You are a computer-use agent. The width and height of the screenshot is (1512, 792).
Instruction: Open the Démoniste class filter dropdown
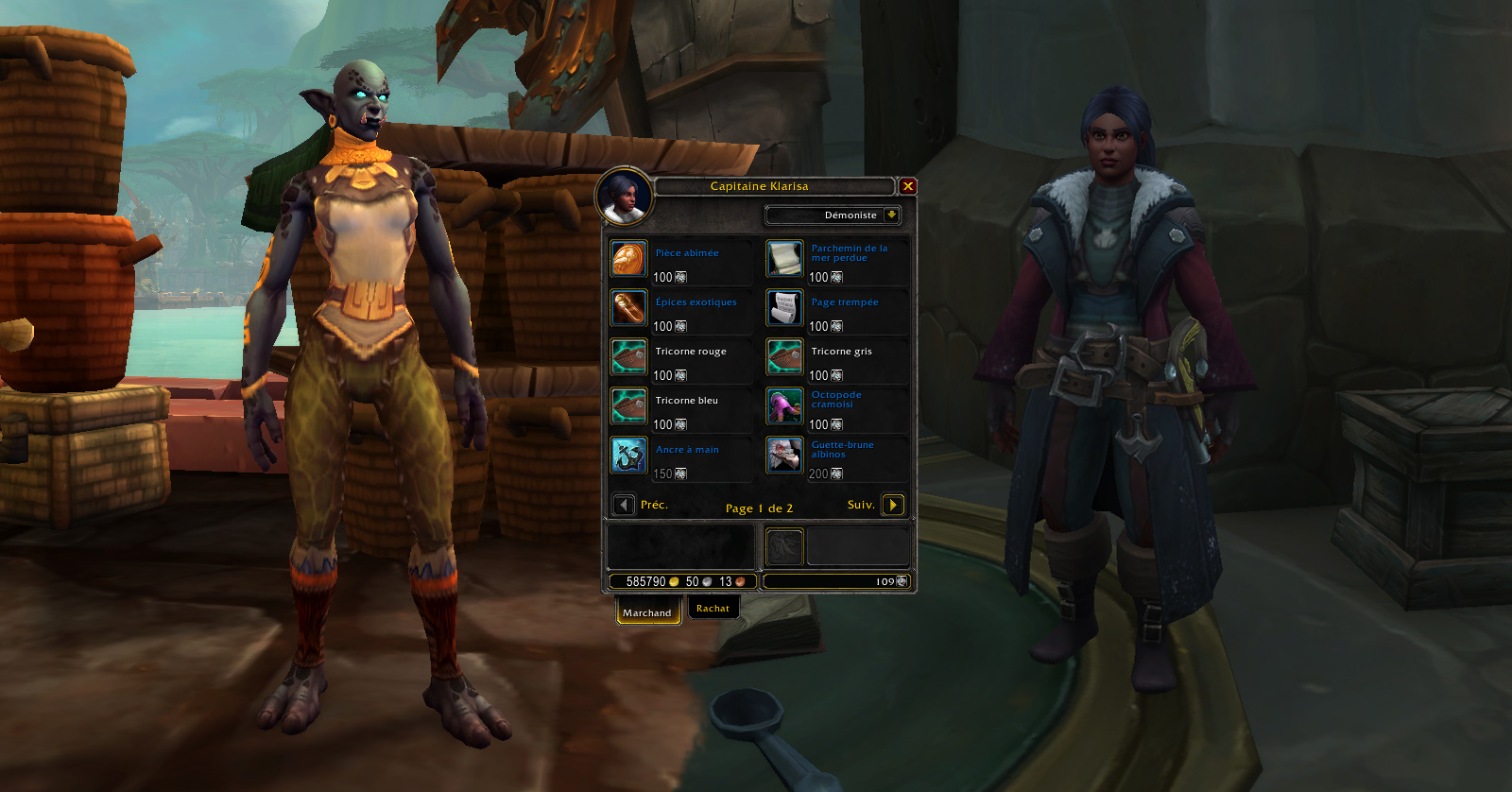(x=890, y=215)
